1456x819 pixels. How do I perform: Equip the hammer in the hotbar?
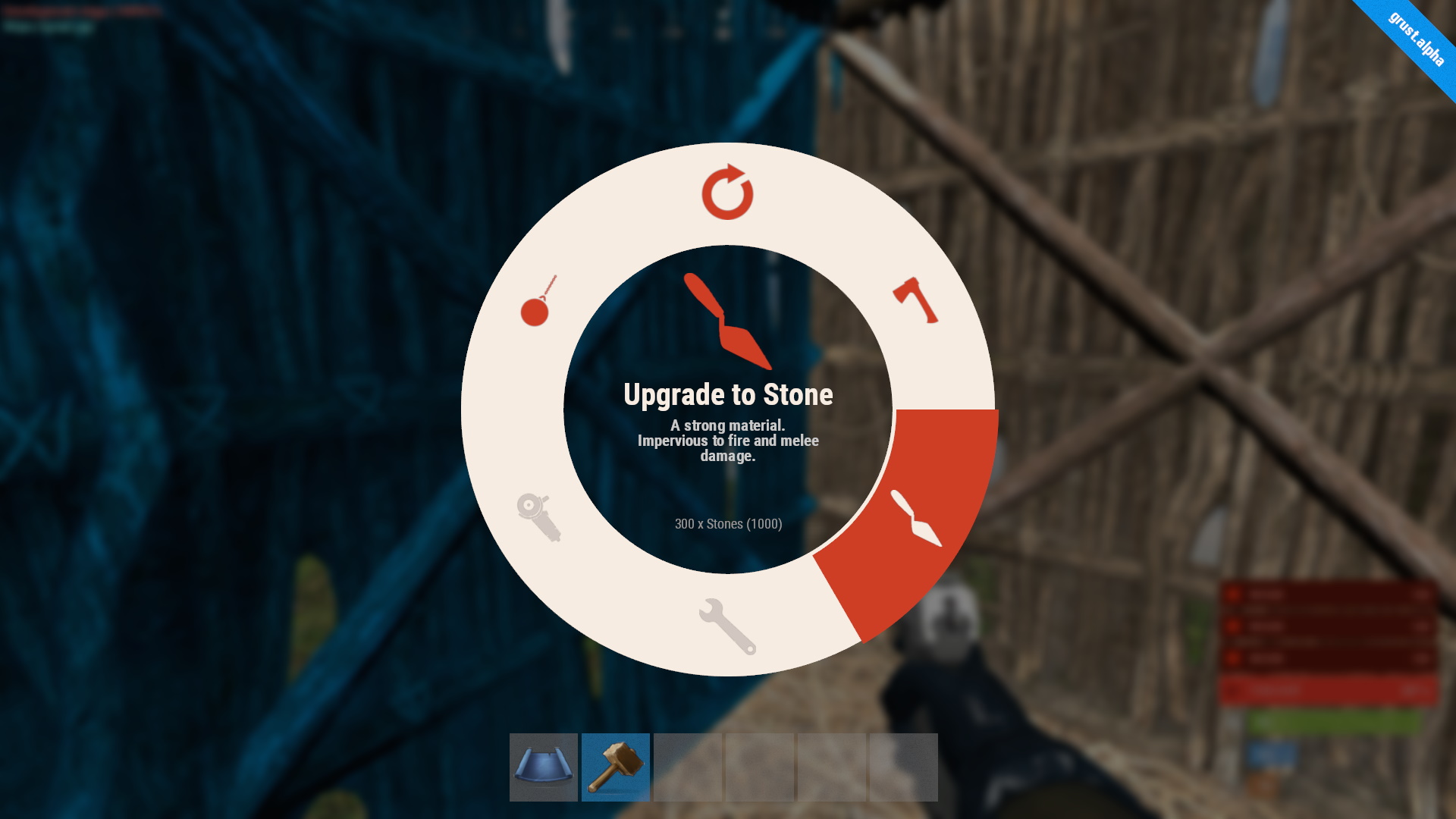click(x=615, y=767)
